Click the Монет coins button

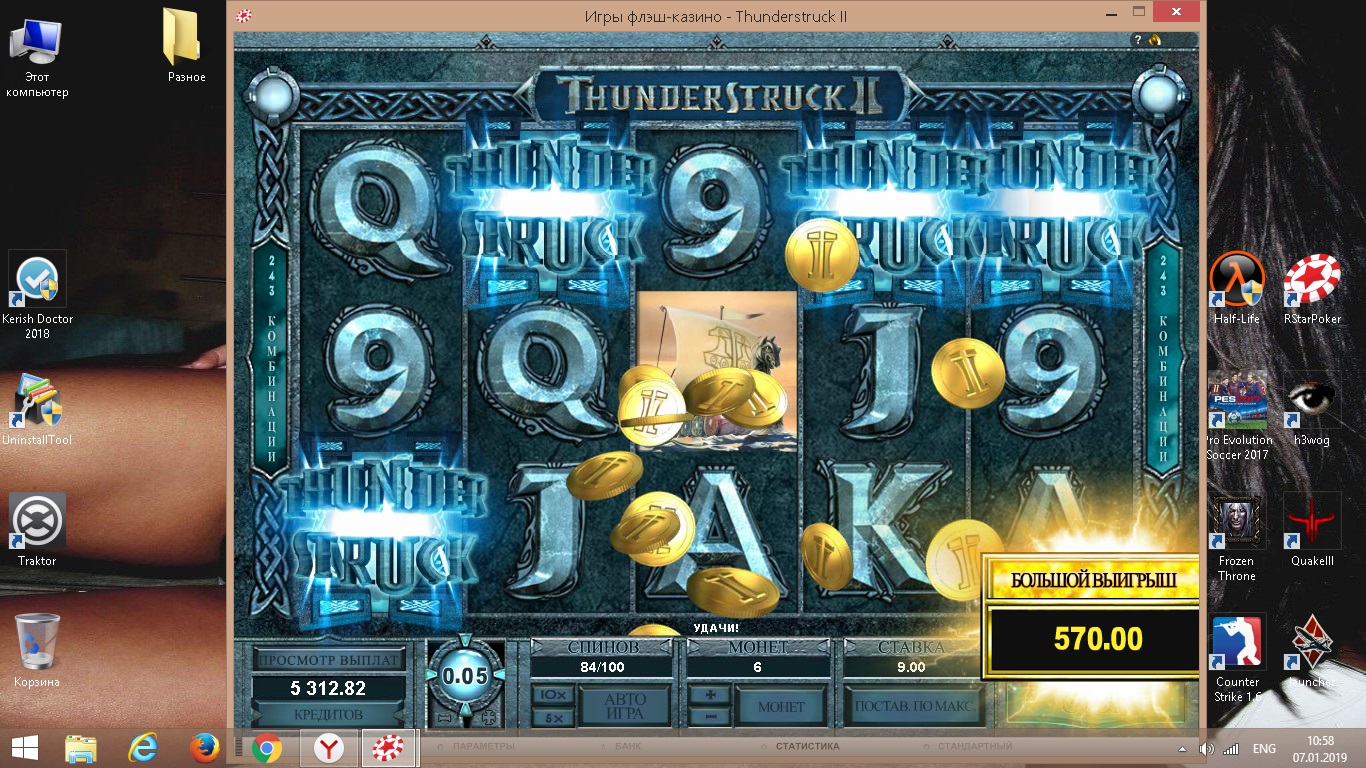click(x=781, y=706)
